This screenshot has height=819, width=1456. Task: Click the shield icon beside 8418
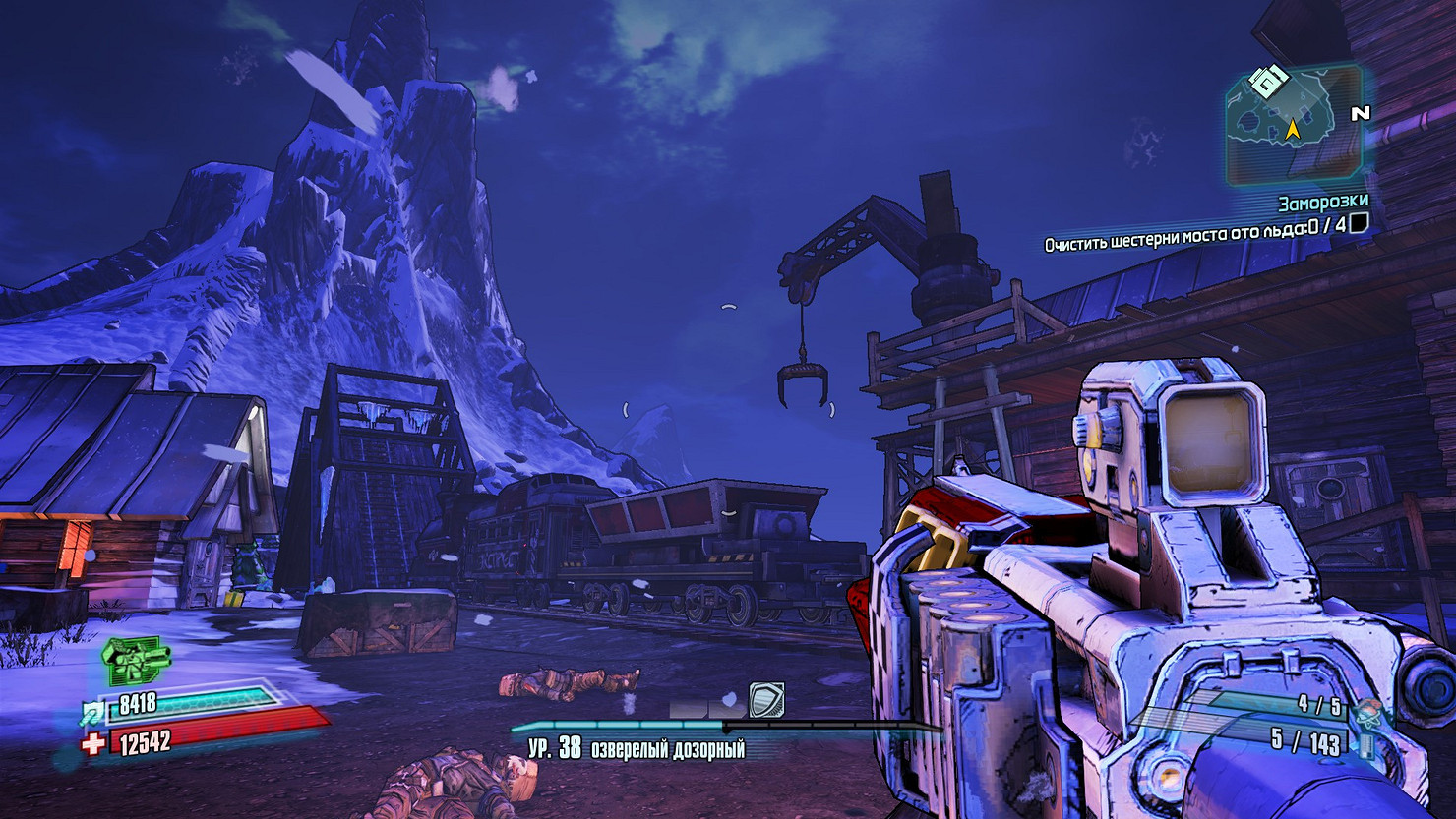pyautogui.click(x=91, y=710)
